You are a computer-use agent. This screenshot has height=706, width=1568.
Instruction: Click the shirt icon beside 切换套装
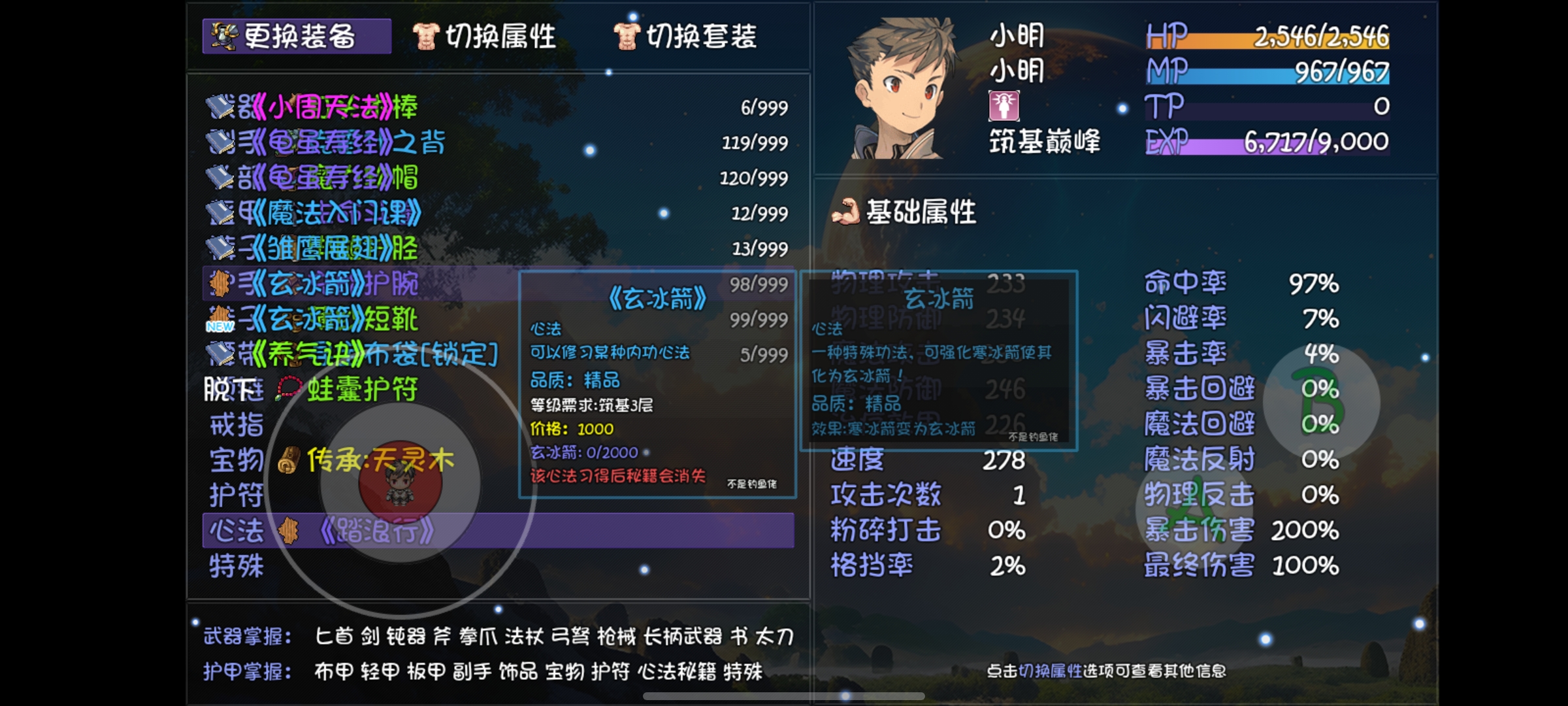point(629,37)
